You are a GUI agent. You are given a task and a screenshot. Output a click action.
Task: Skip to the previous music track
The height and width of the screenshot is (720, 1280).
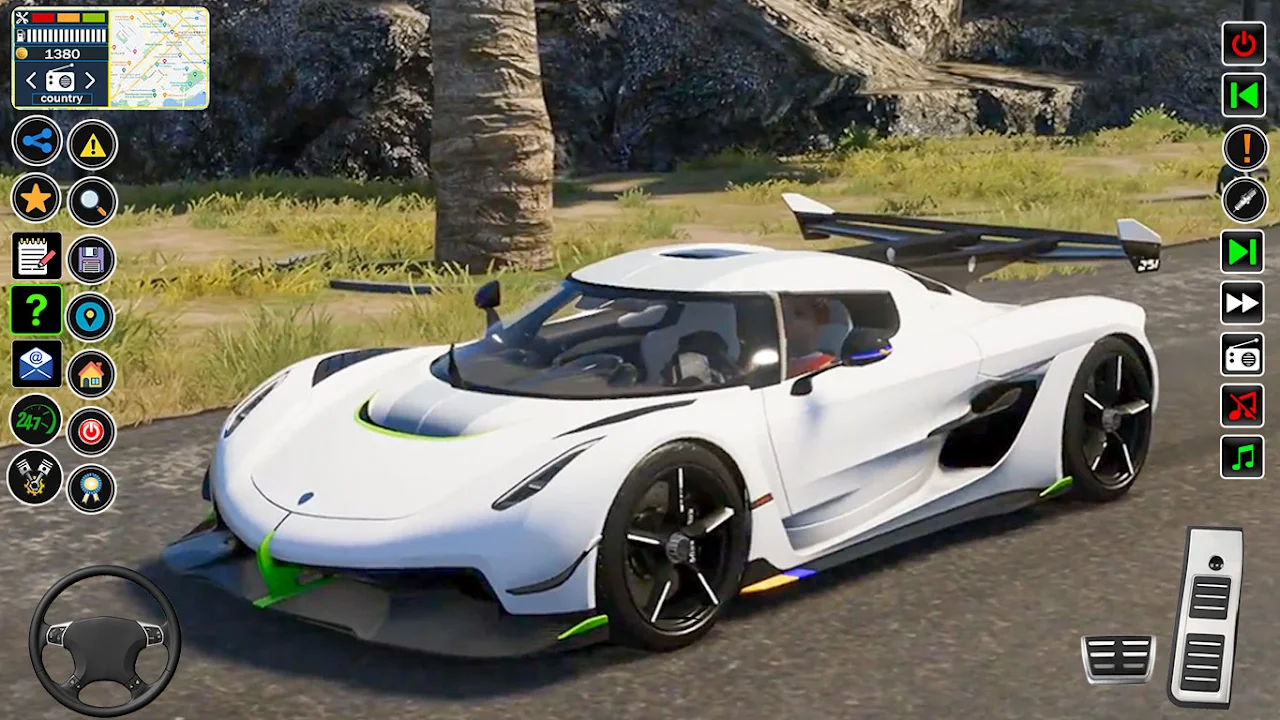pyautogui.click(x=1243, y=95)
